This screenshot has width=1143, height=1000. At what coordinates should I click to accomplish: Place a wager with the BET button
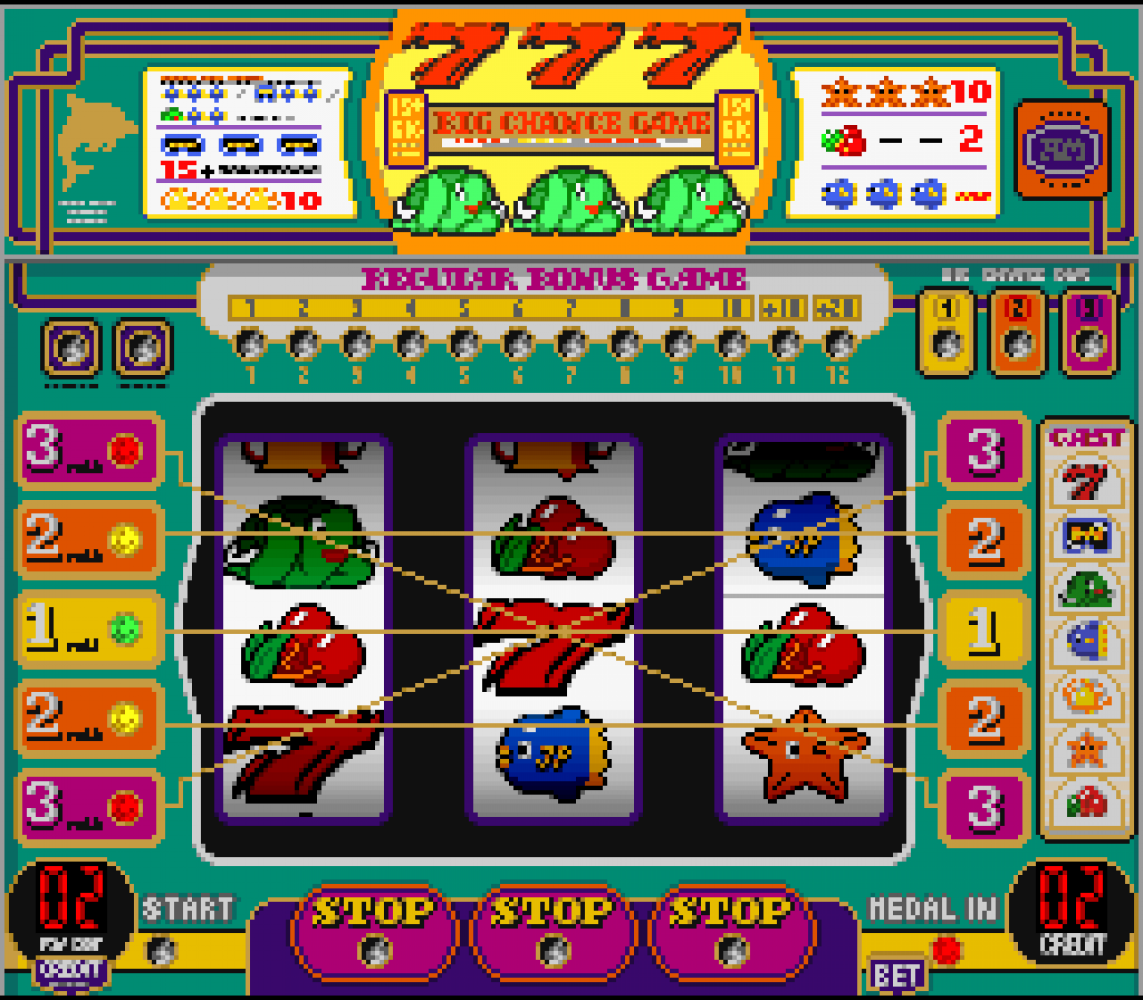point(896,974)
